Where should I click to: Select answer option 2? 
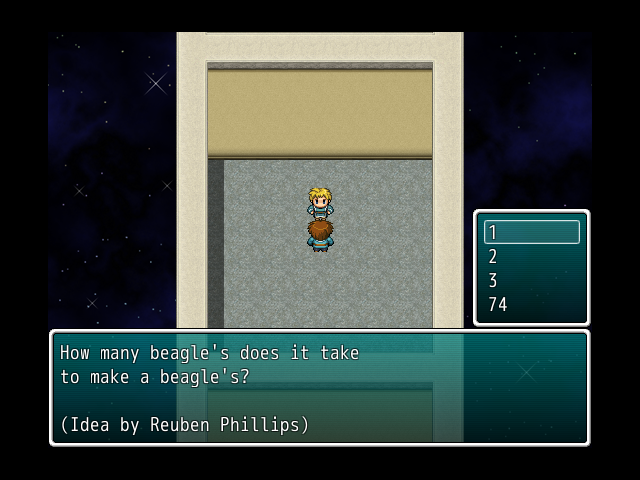(531, 256)
